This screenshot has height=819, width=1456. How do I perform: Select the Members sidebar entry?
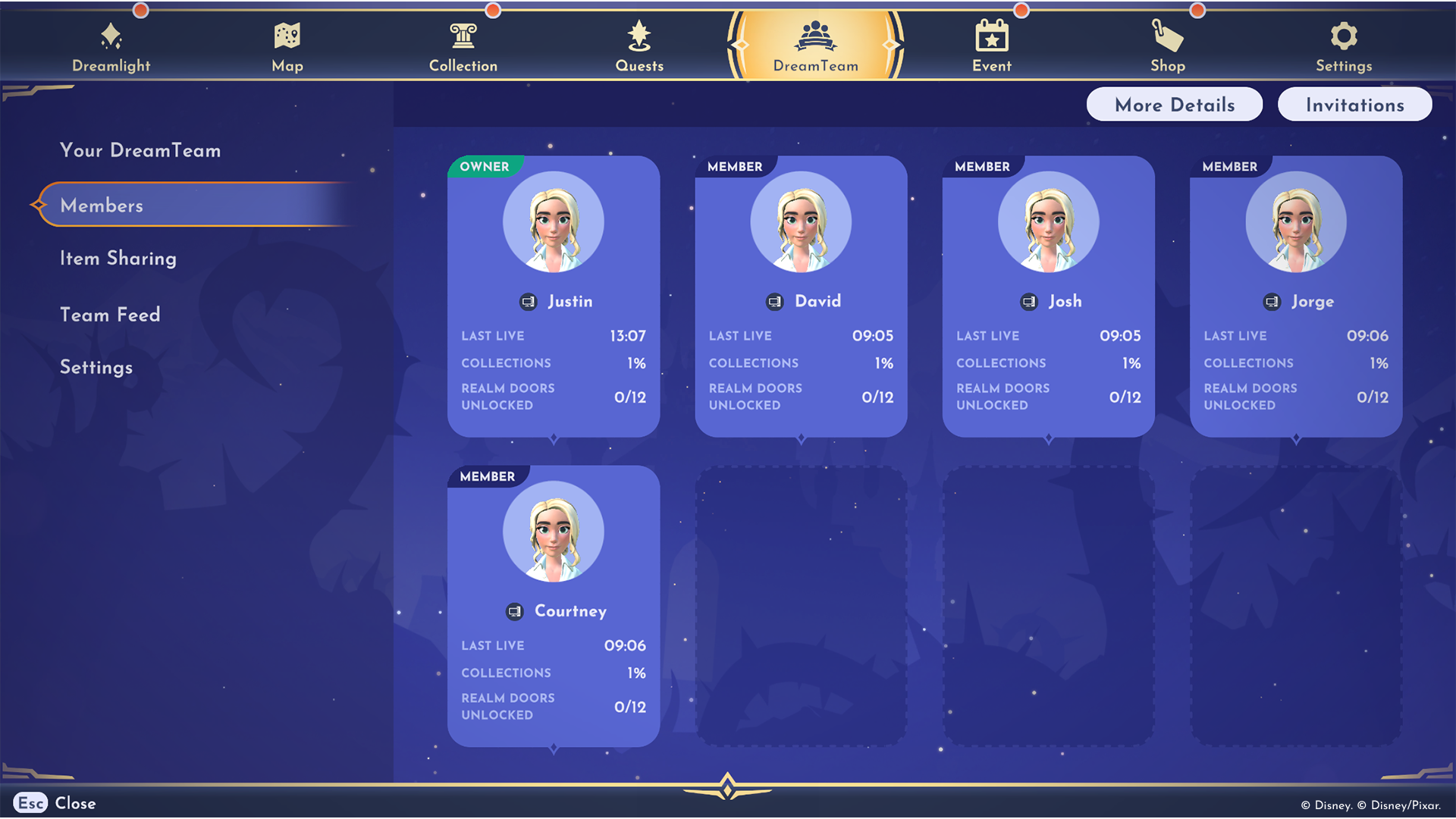click(102, 206)
